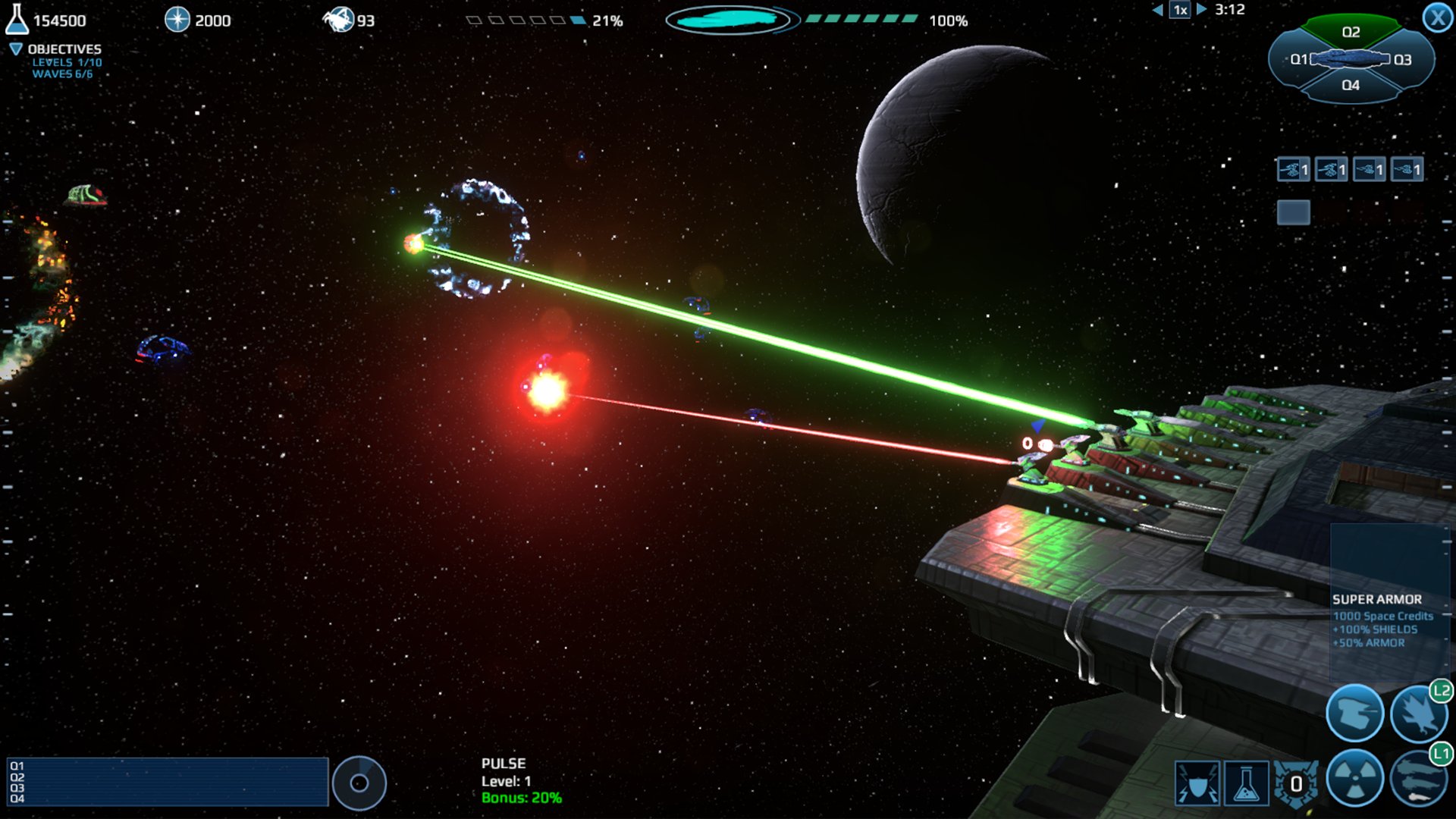Activate the eagle ability button
This screenshot has height=819, width=1456.
[x=1417, y=714]
